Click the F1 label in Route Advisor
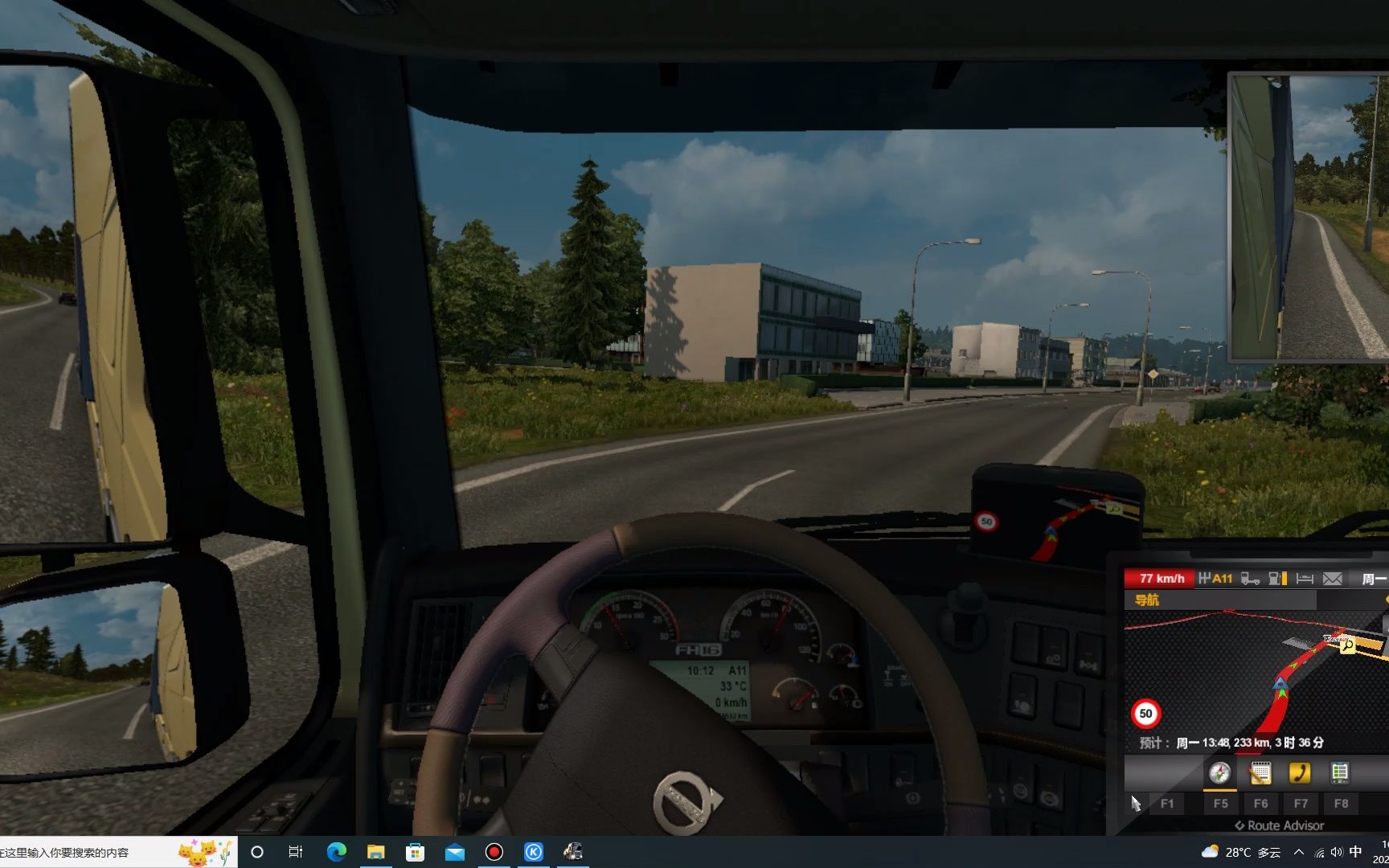This screenshot has width=1389, height=868. click(x=1167, y=804)
